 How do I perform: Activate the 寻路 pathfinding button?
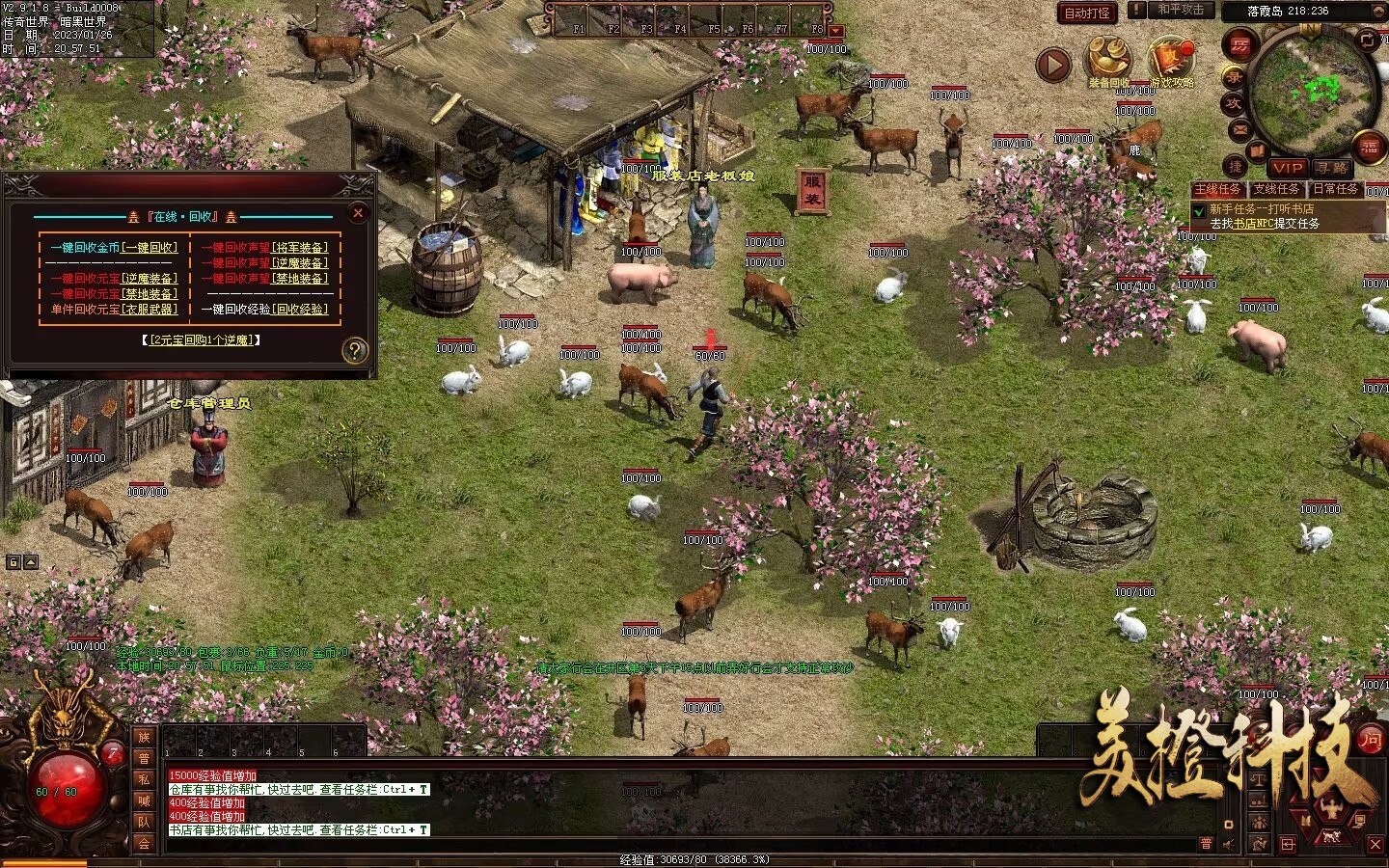[x=1331, y=168]
